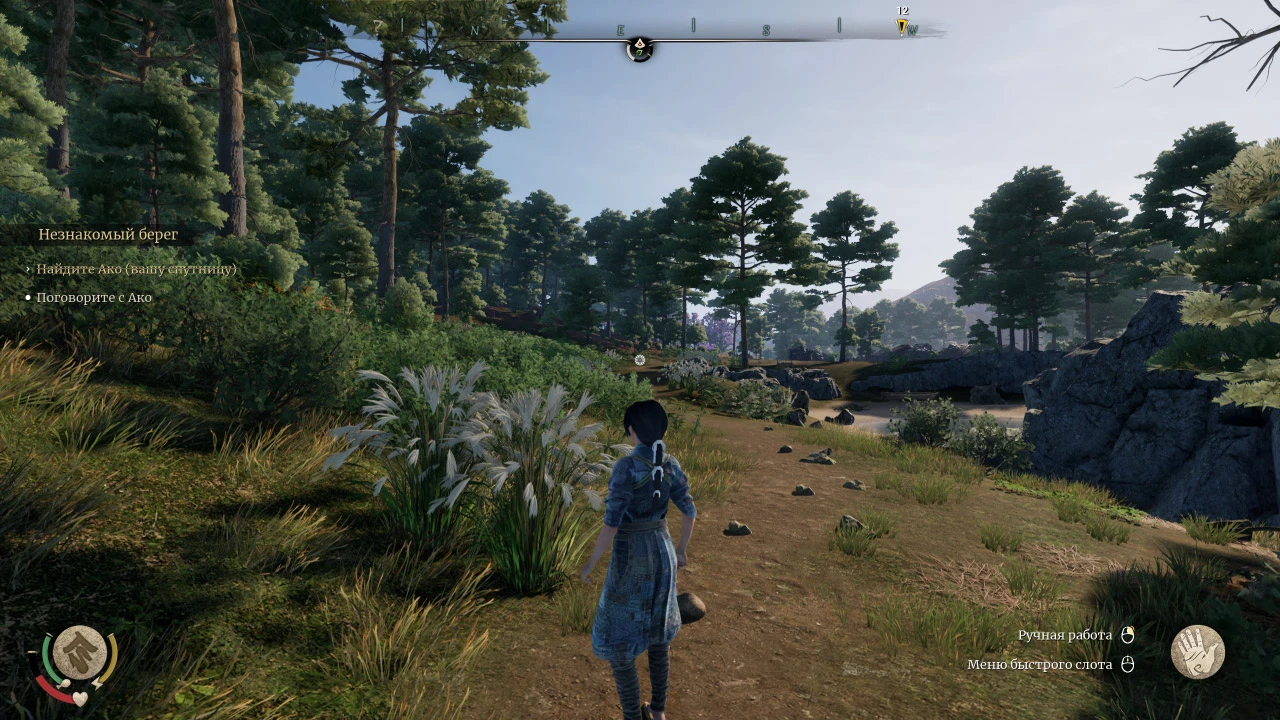Click the yellow quest marker on compass
Viewport: 1280px width, 720px height.
(902, 27)
